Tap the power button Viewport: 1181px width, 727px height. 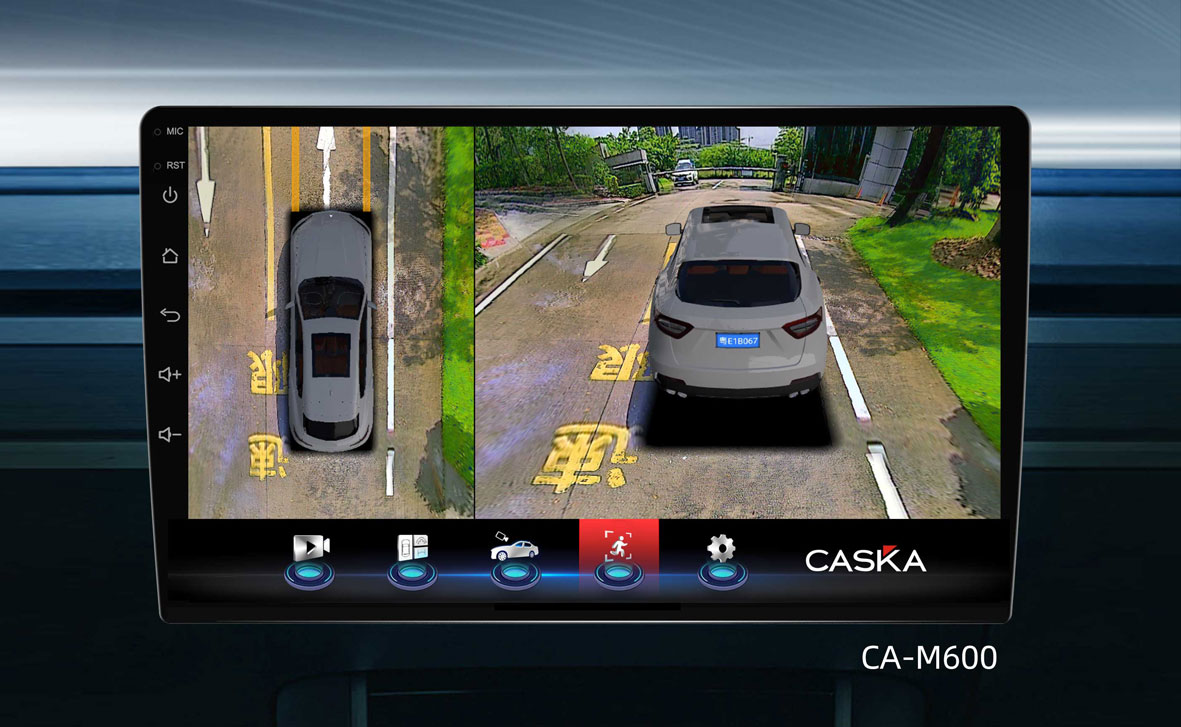tap(170, 195)
